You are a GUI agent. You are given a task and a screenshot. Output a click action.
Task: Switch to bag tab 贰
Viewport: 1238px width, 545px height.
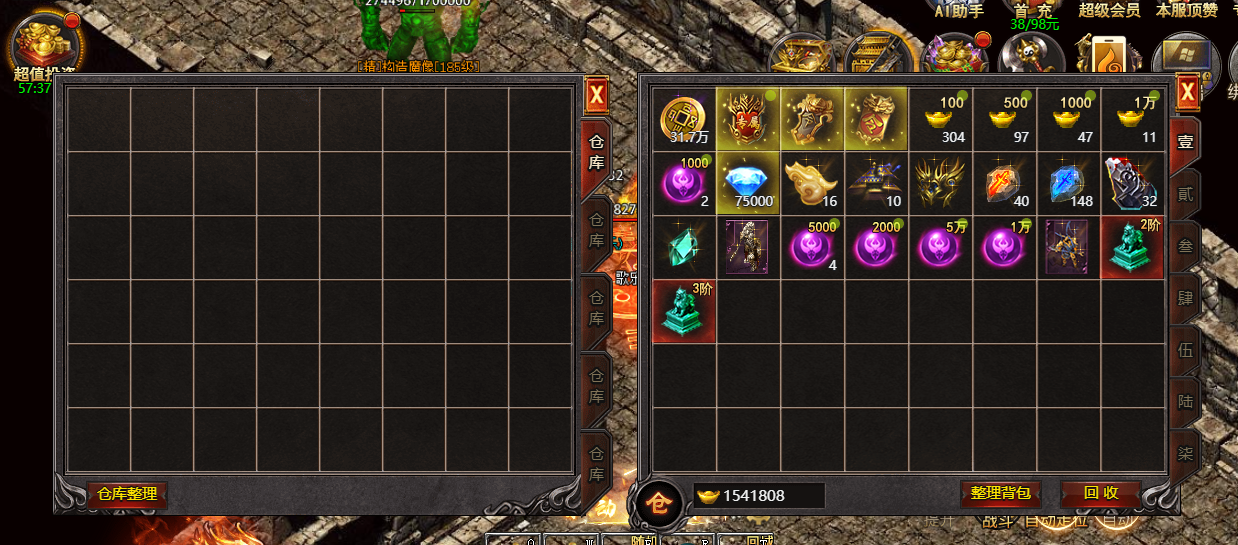click(x=1185, y=194)
